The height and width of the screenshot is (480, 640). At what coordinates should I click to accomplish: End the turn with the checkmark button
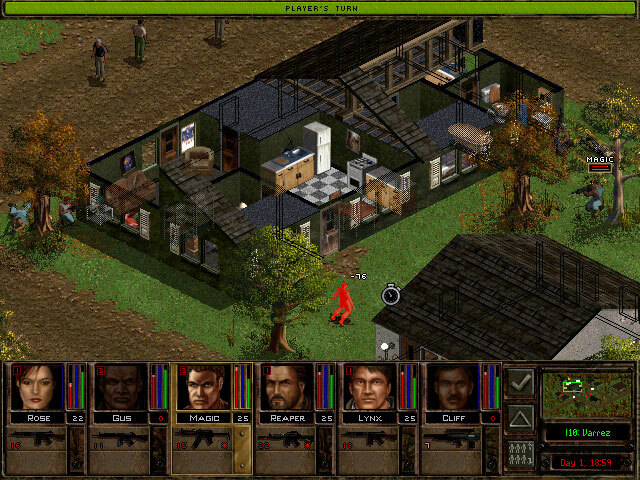click(520, 382)
